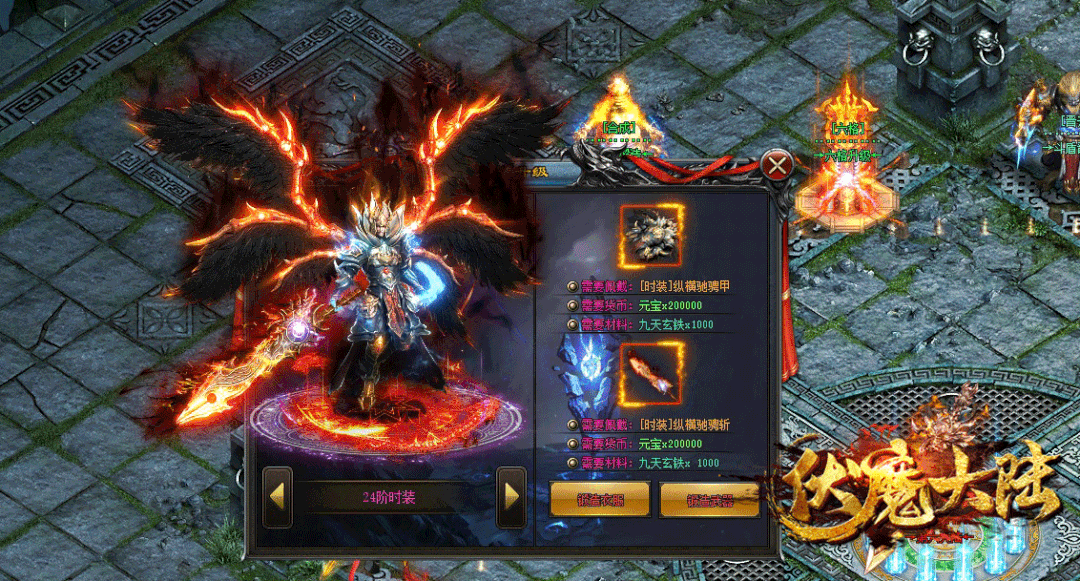Go to the next costume tier

pyautogui.click(x=511, y=497)
